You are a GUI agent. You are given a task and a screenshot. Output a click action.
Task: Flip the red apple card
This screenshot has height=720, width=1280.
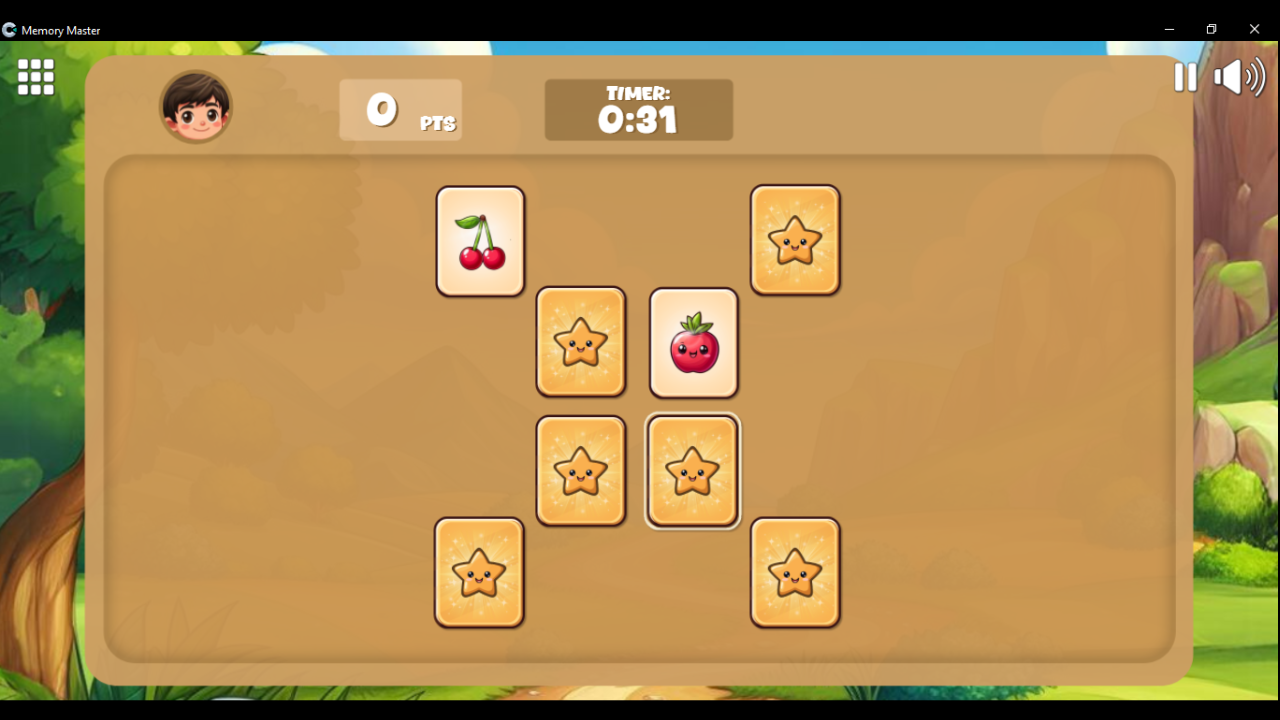point(693,342)
